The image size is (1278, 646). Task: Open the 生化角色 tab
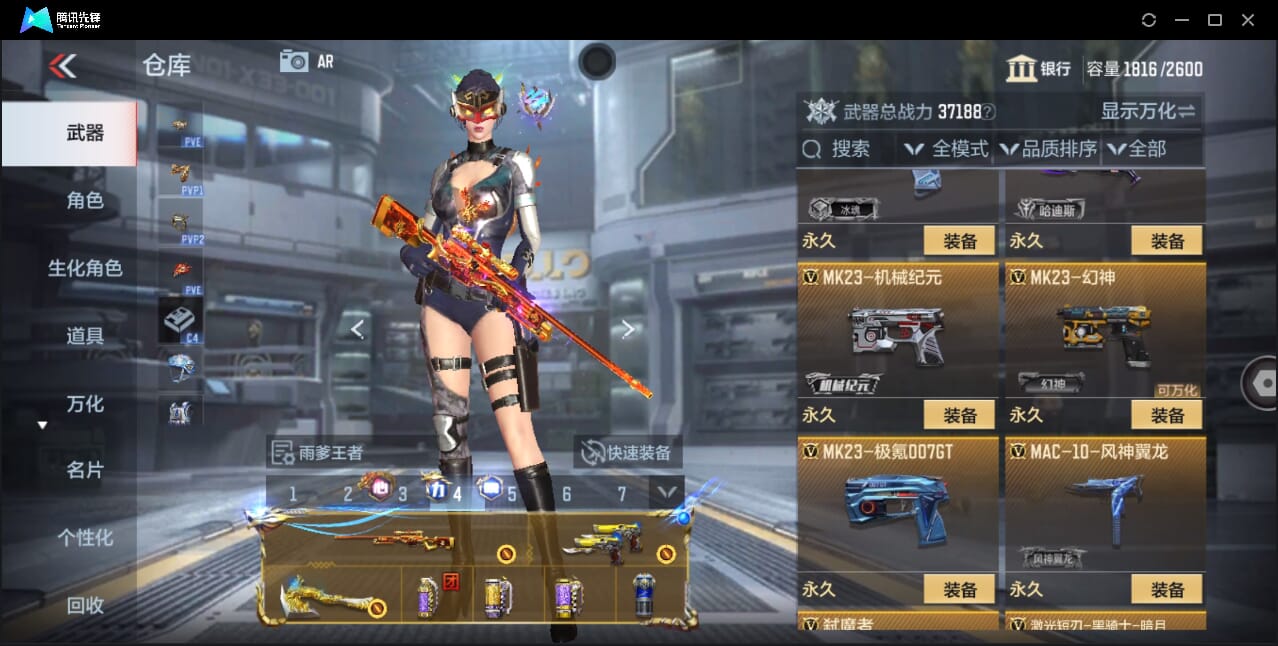point(85,268)
